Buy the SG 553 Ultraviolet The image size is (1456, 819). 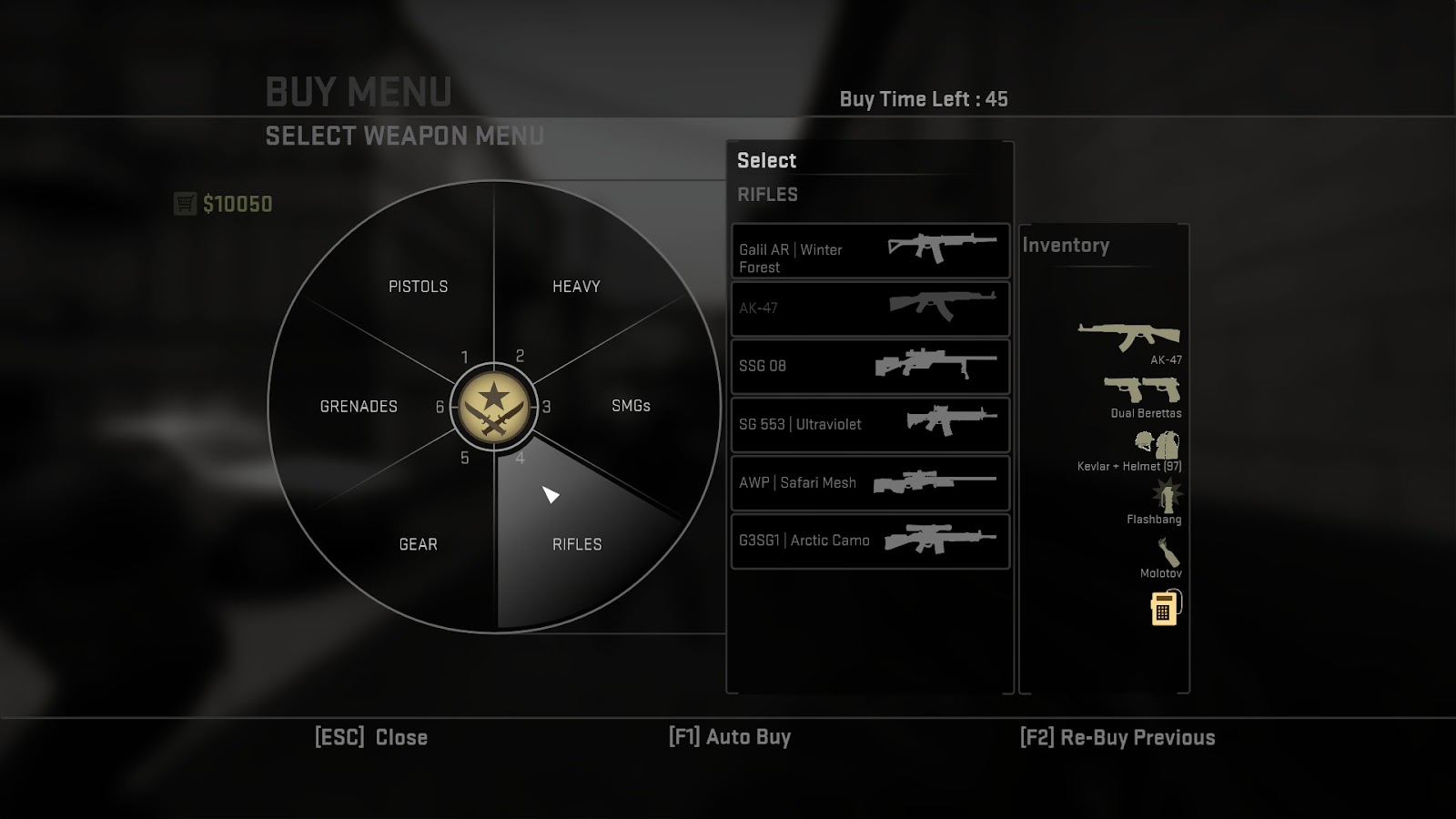click(870, 425)
